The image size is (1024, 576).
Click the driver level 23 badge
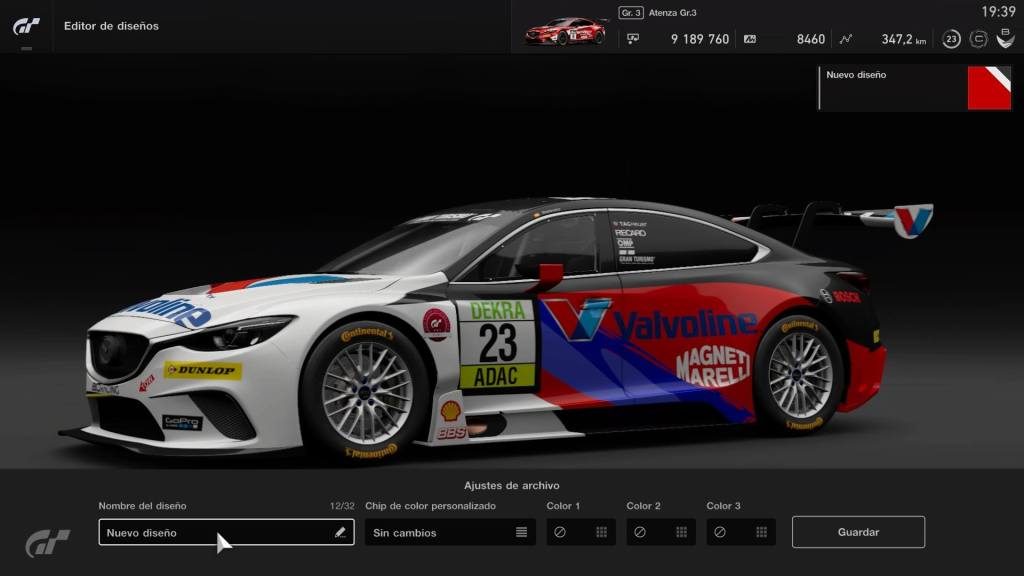click(951, 39)
